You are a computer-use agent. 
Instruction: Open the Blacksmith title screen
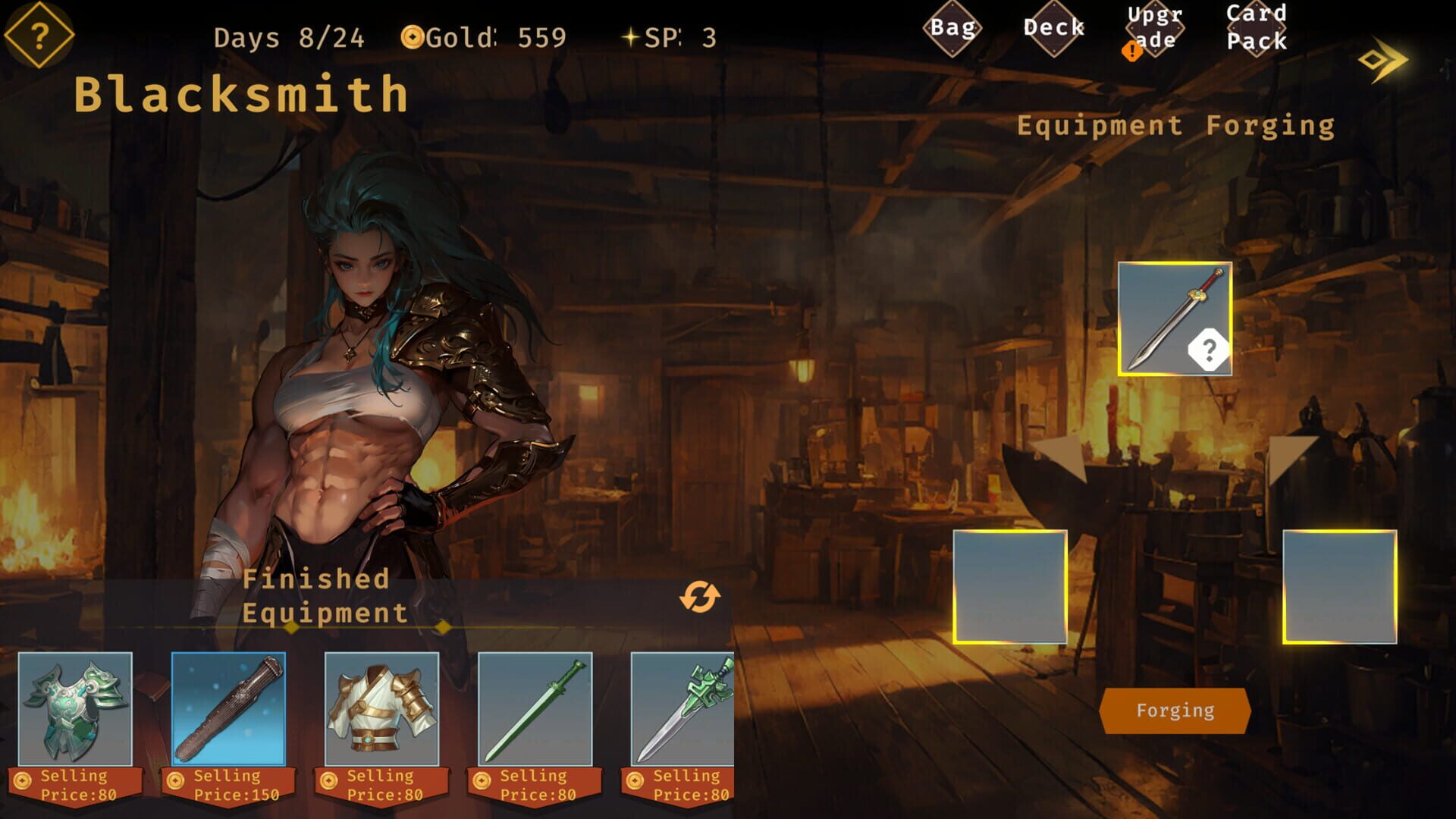pos(240,93)
